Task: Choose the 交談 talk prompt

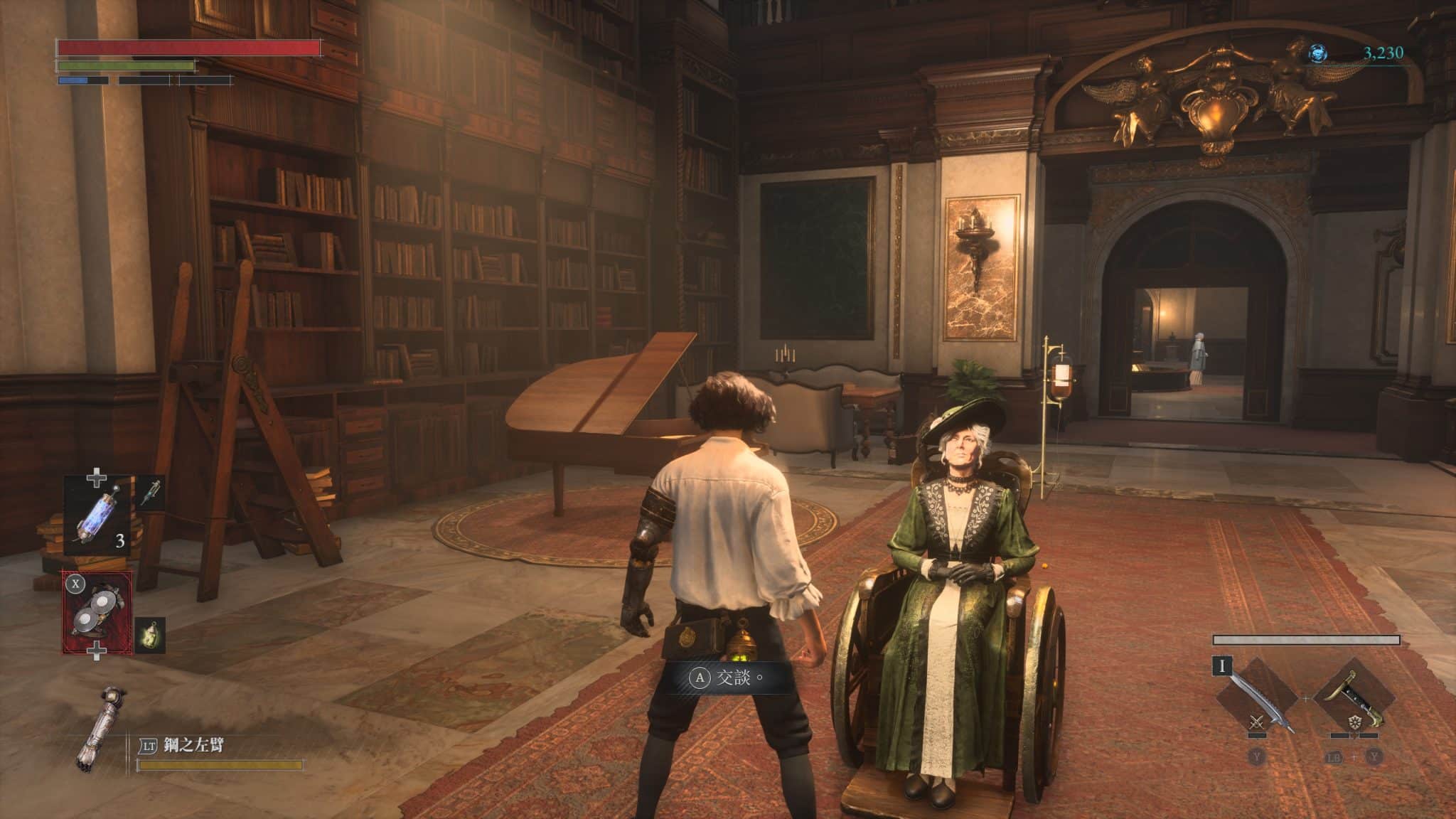Action: point(727,678)
